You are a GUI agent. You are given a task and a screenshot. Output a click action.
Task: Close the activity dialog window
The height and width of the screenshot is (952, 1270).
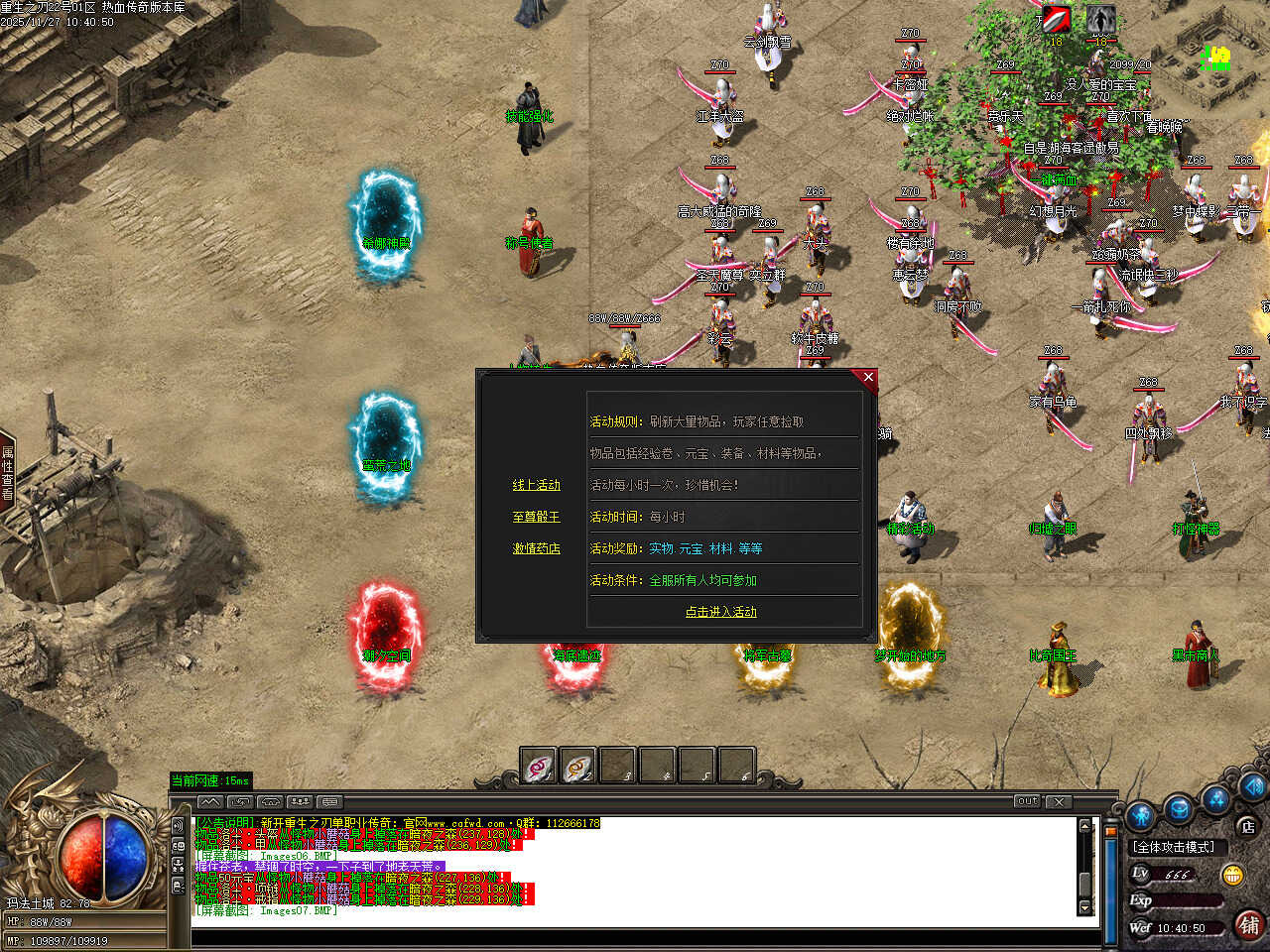click(868, 378)
